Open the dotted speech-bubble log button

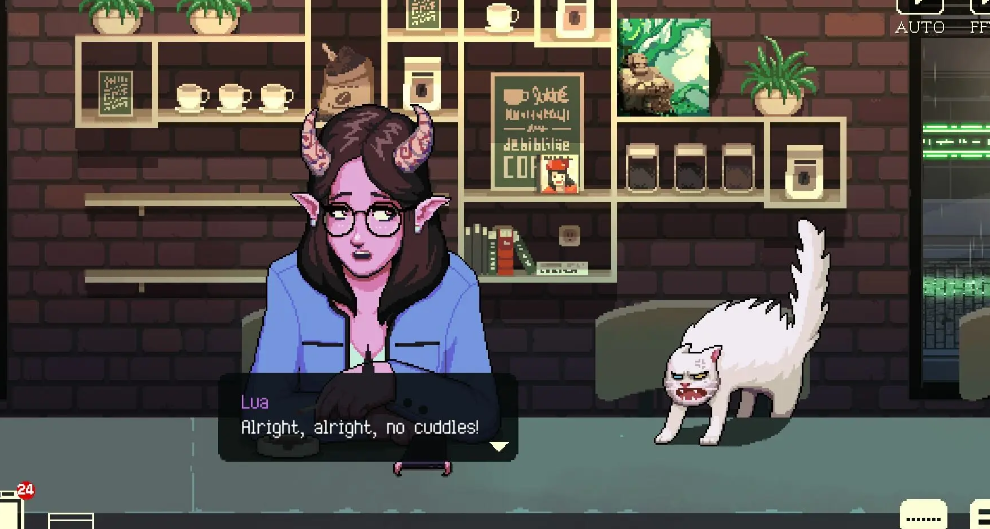[x=923, y=515]
